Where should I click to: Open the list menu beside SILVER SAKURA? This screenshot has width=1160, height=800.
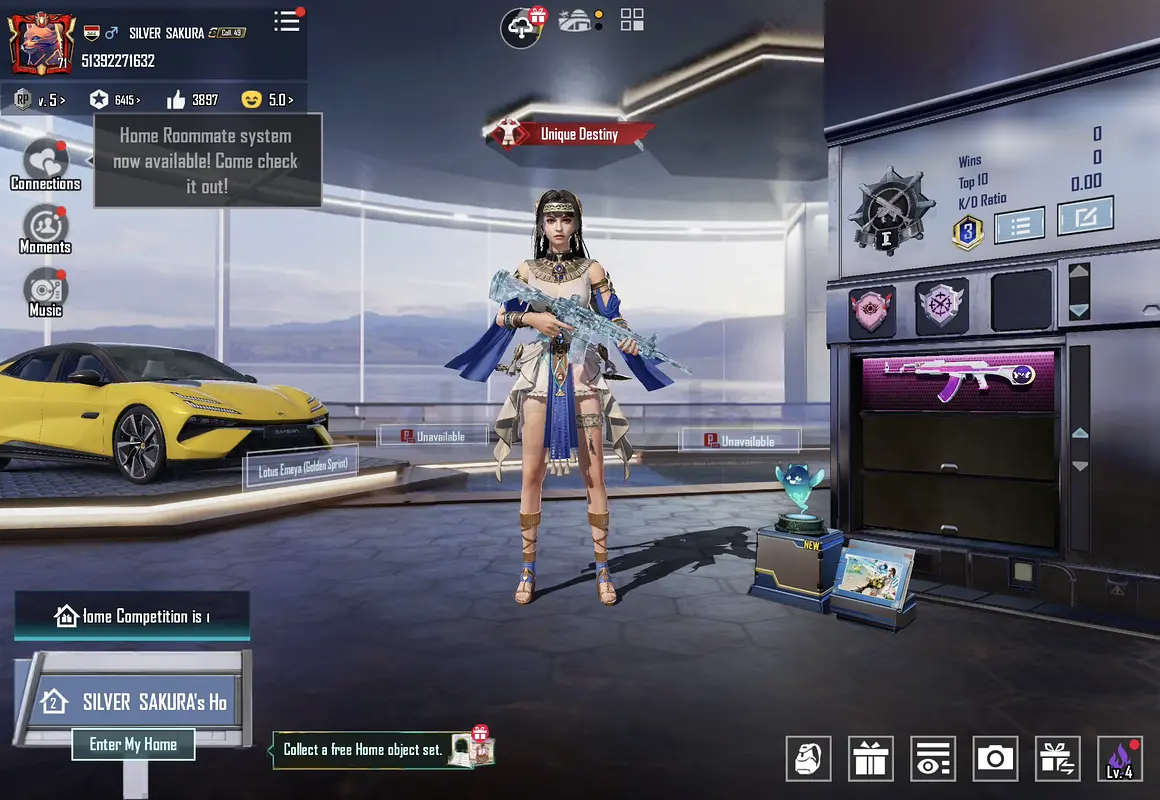click(x=287, y=21)
